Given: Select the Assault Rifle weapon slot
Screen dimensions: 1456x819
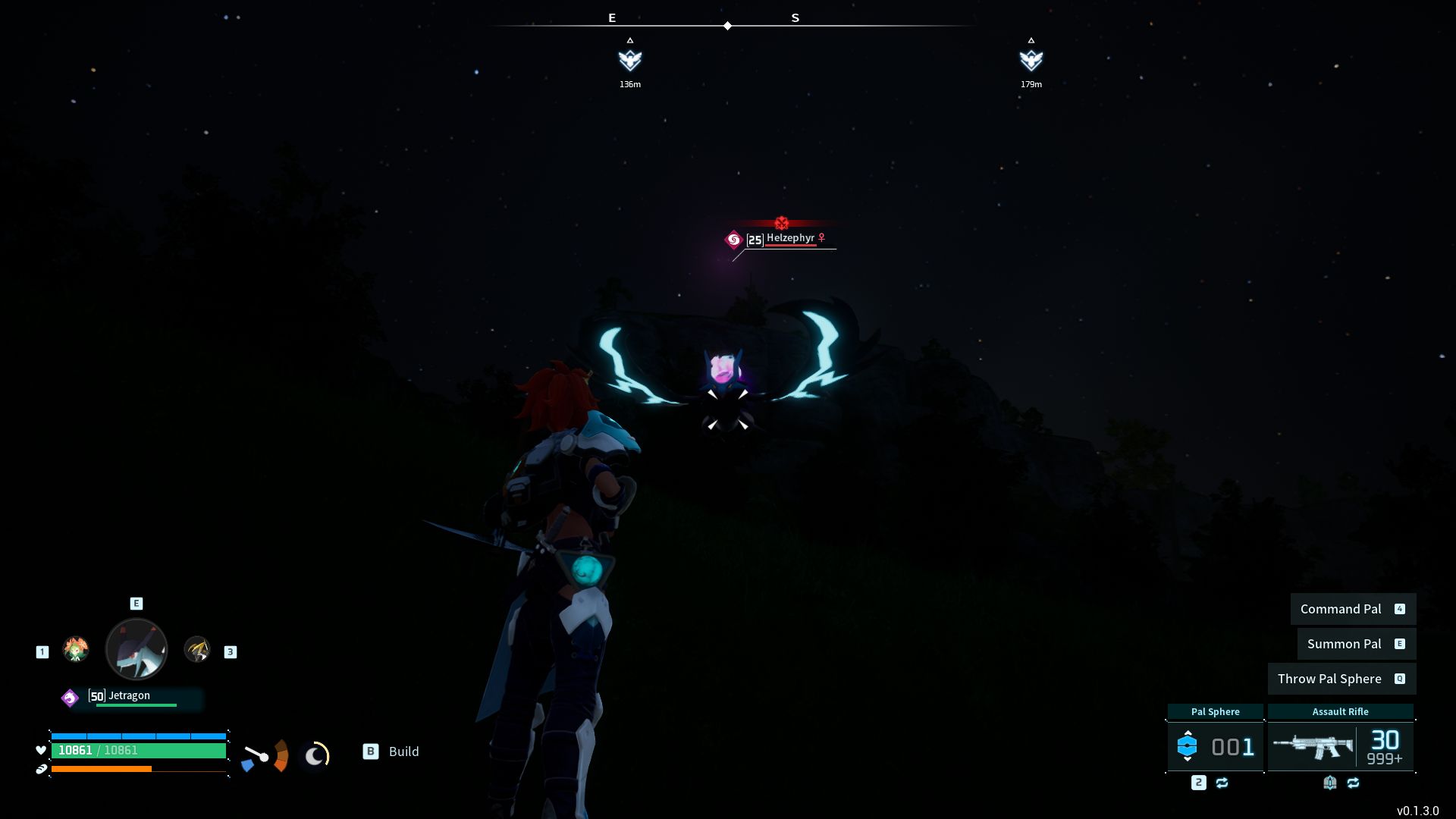Looking at the screenshot, I should [1340, 746].
